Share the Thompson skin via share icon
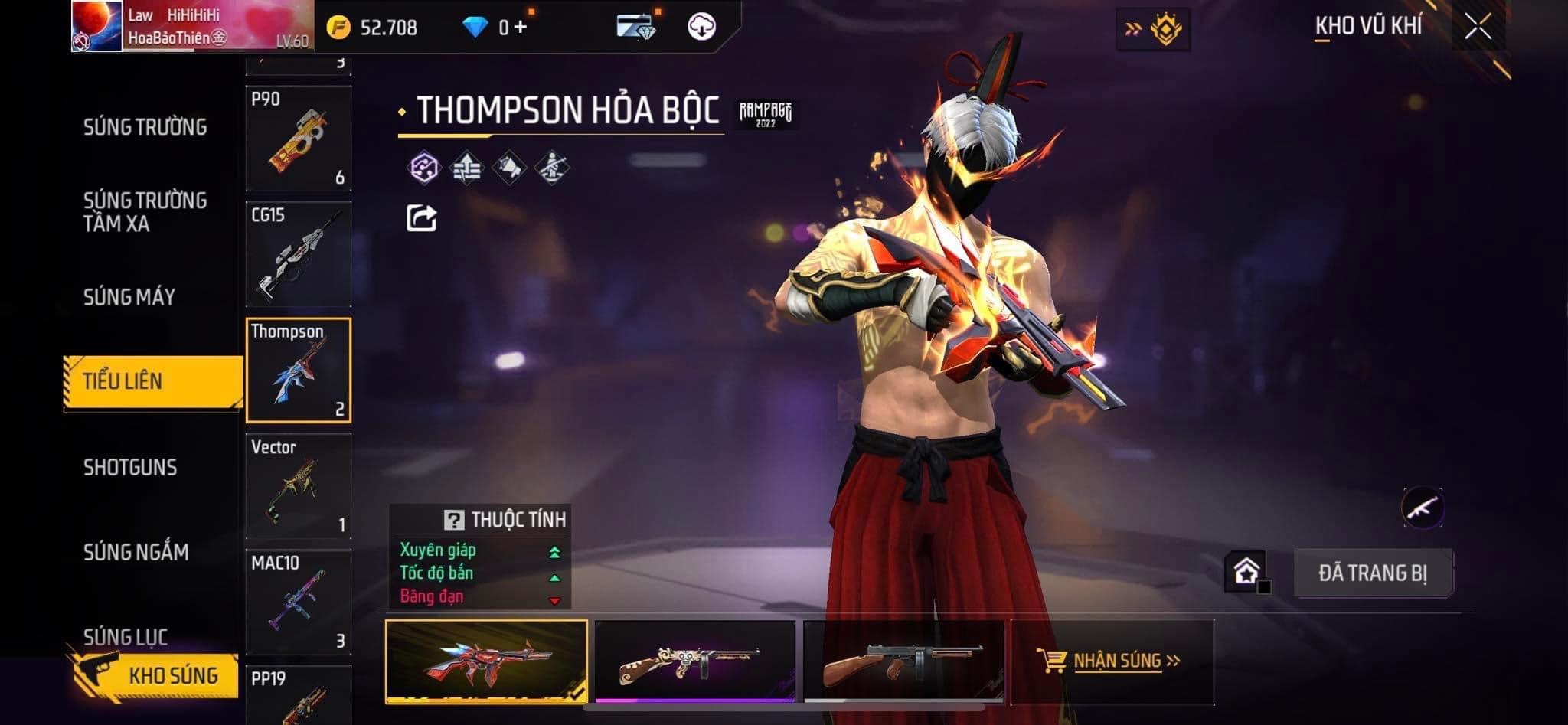Image resolution: width=1568 pixels, height=725 pixels. [x=421, y=218]
